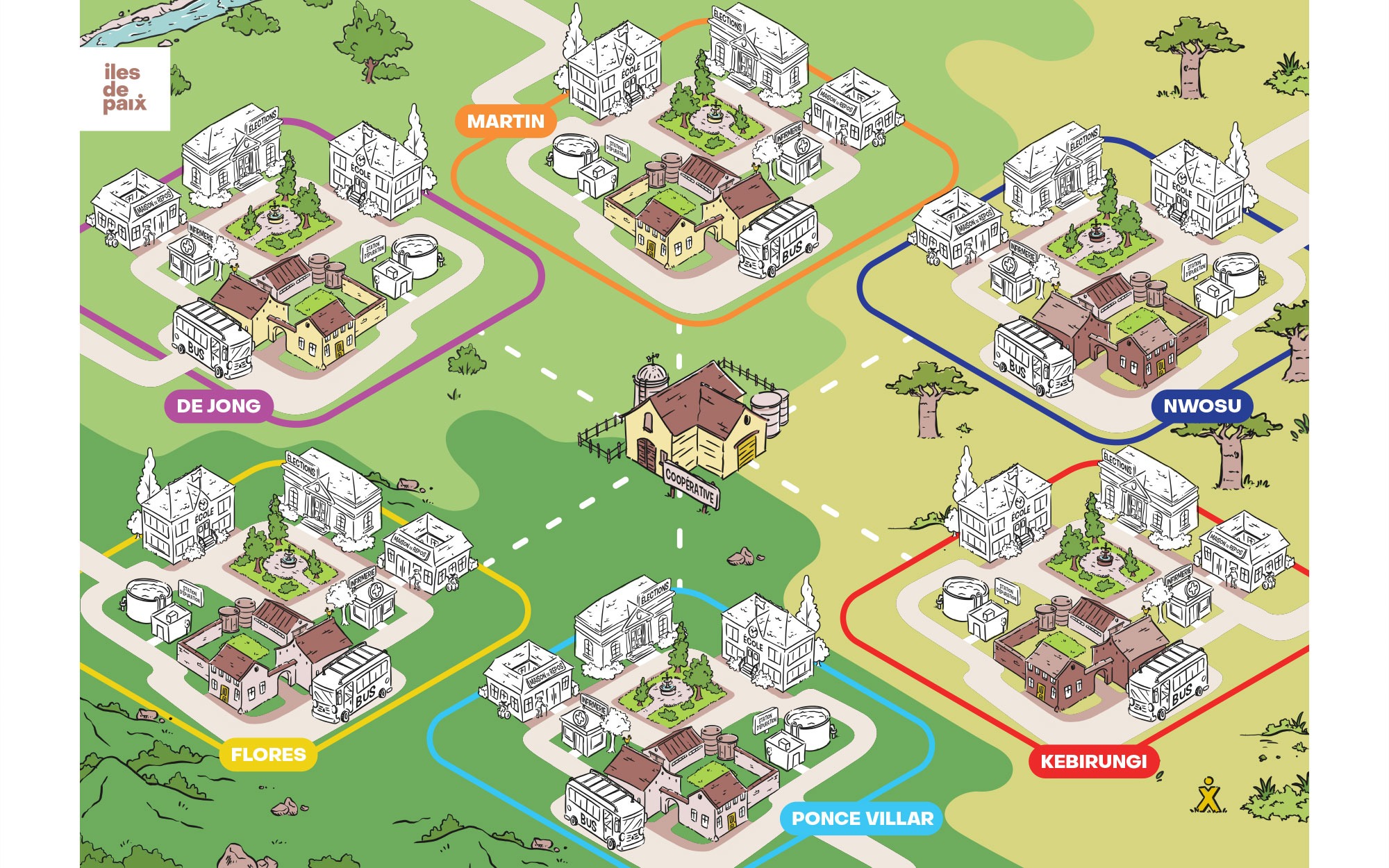Image resolution: width=1389 pixels, height=868 pixels.
Task: Choose the De Jong family label
Action: pyautogui.click(x=218, y=406)
